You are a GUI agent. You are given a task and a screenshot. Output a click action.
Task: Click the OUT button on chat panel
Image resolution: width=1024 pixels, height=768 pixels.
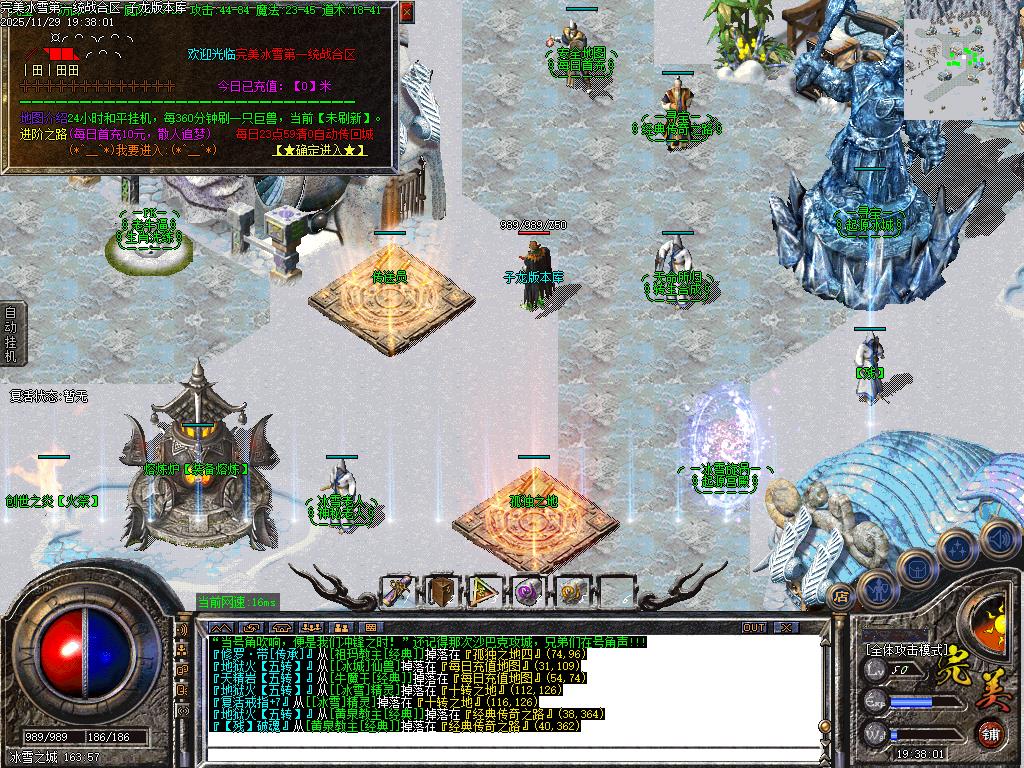(754, 628)
